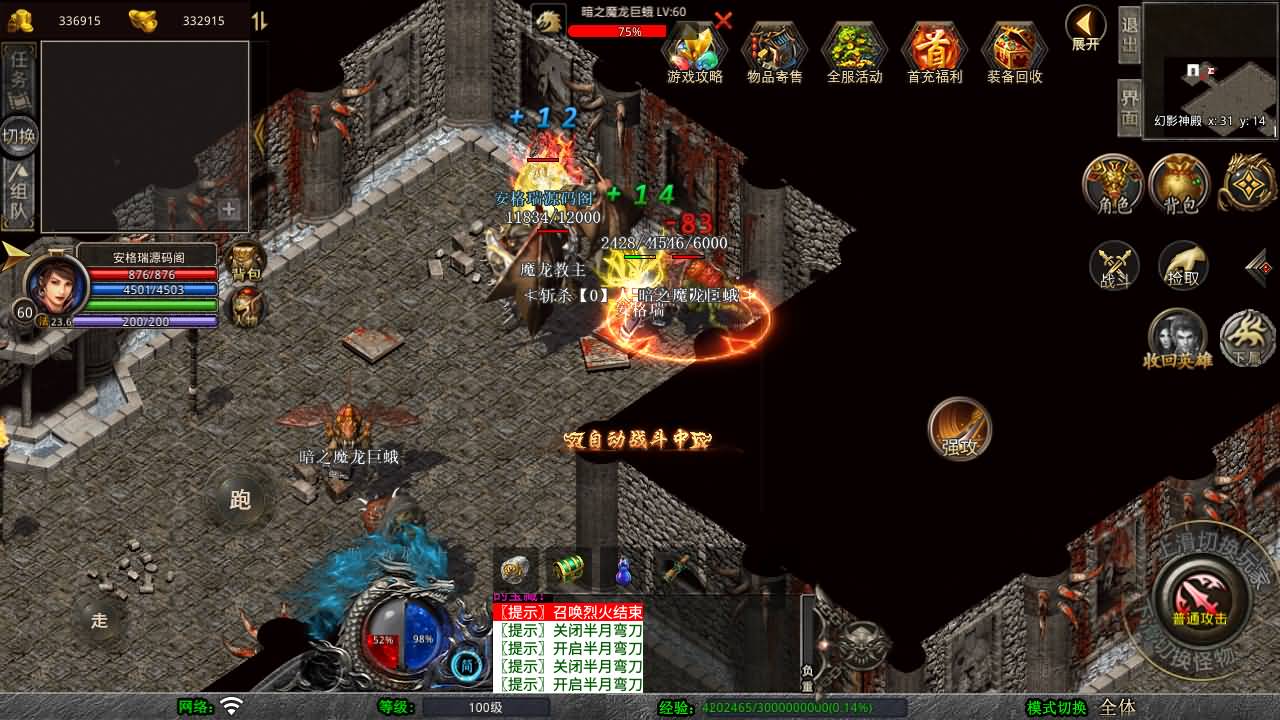The image size is (1280, 720).
Task: Select the 捡取 pickup icon
Action: coord(1184,267)
